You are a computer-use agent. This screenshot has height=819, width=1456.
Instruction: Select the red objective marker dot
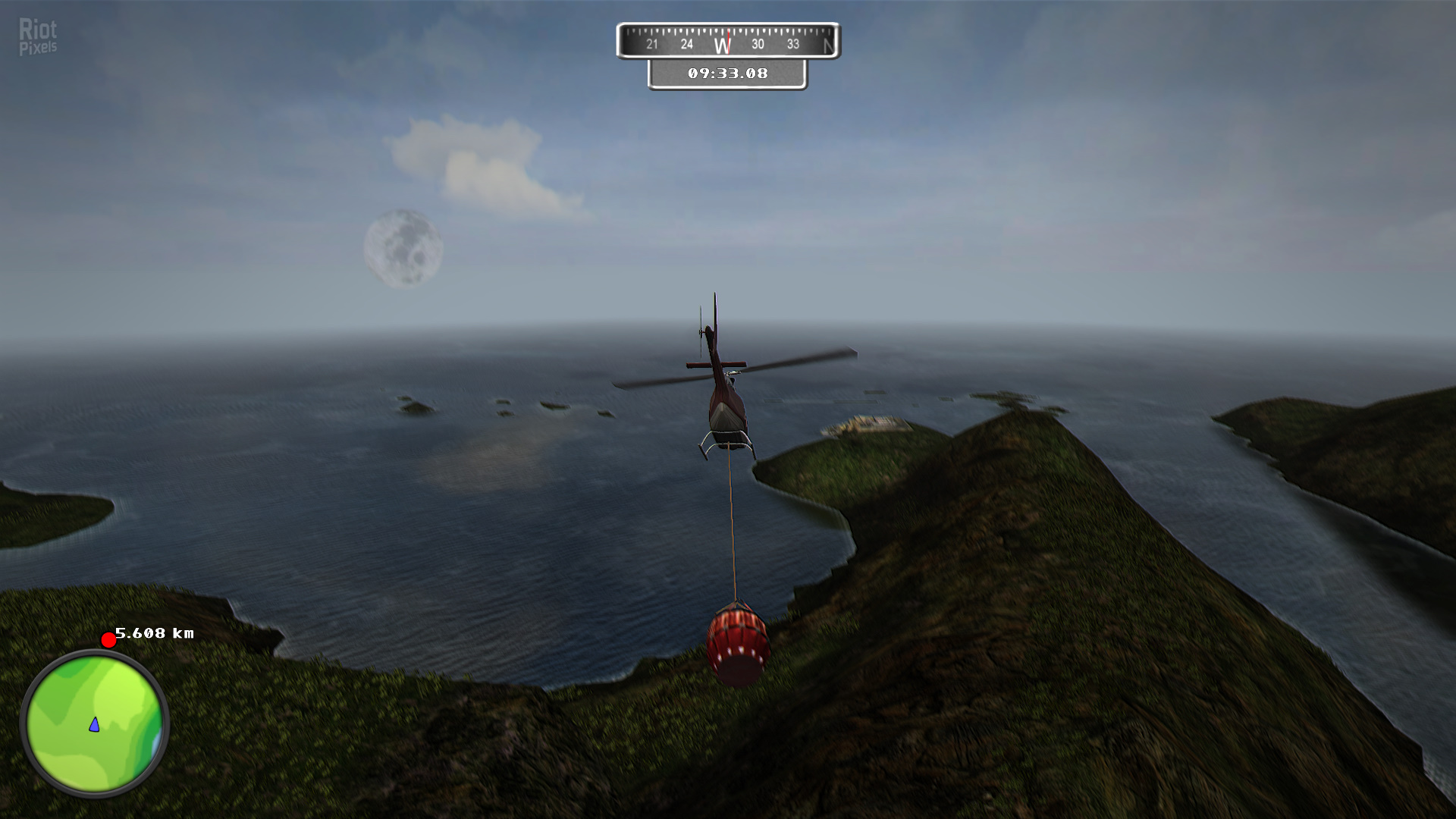(108, 640)
